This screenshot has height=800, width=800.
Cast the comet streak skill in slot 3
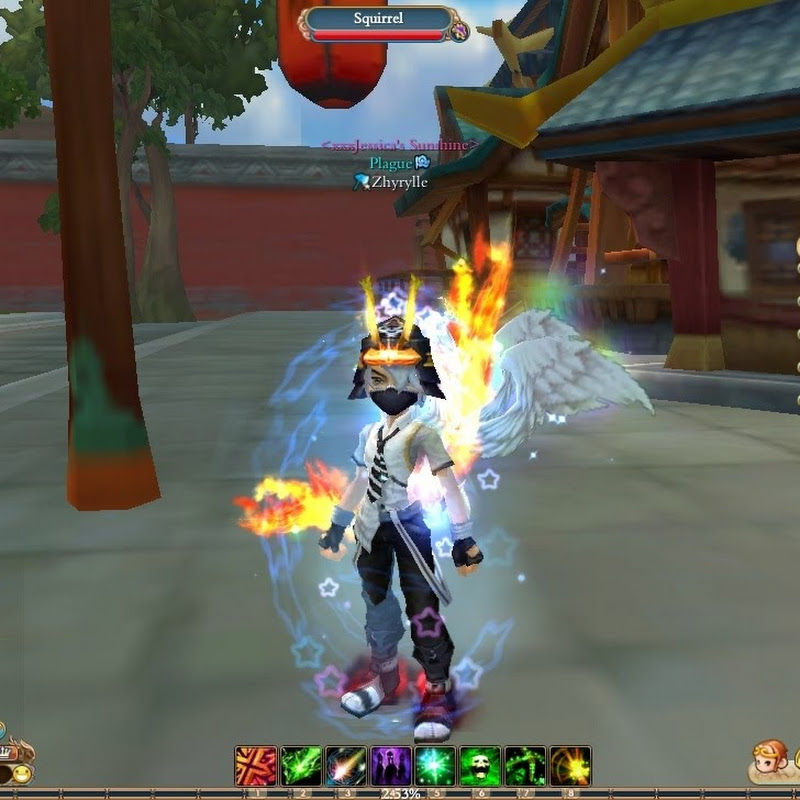coord(345,766)
